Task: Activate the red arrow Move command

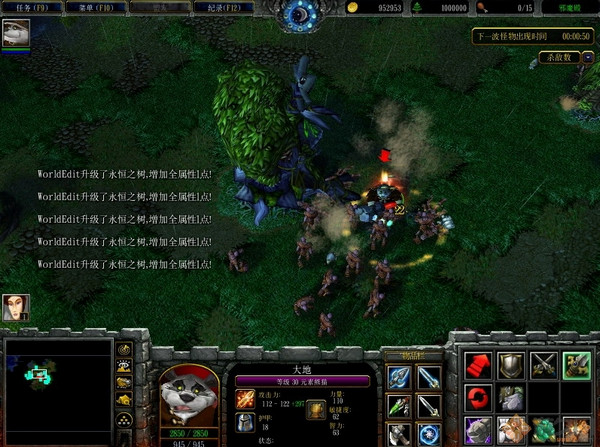Action: tap(479, 365)
